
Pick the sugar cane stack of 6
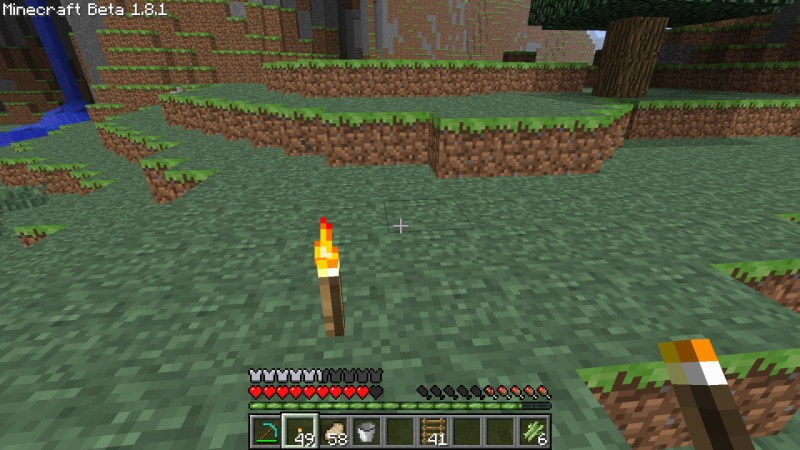533,431
